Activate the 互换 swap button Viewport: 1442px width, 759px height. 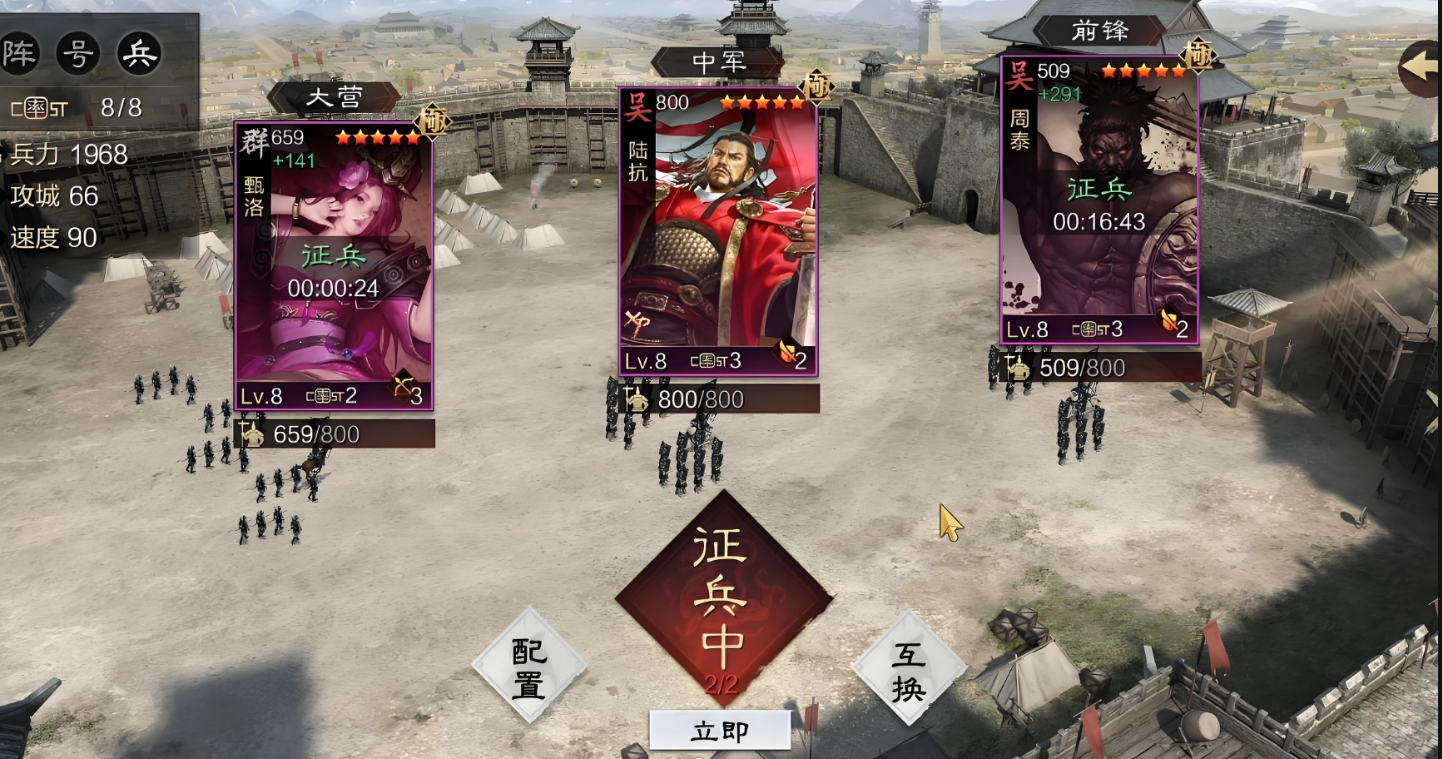(908, 667)
